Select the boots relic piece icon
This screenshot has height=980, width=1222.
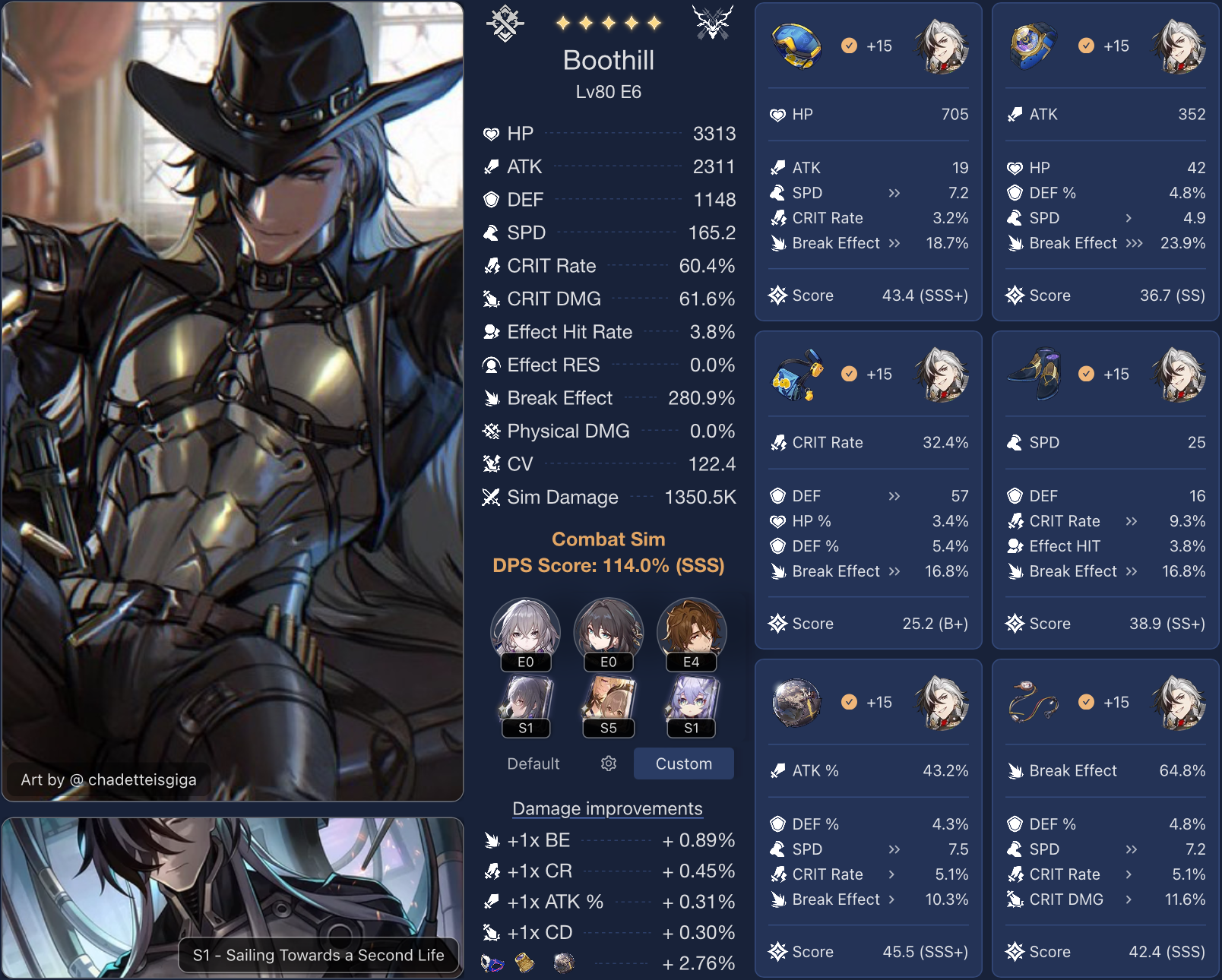tap(1034, 374)
